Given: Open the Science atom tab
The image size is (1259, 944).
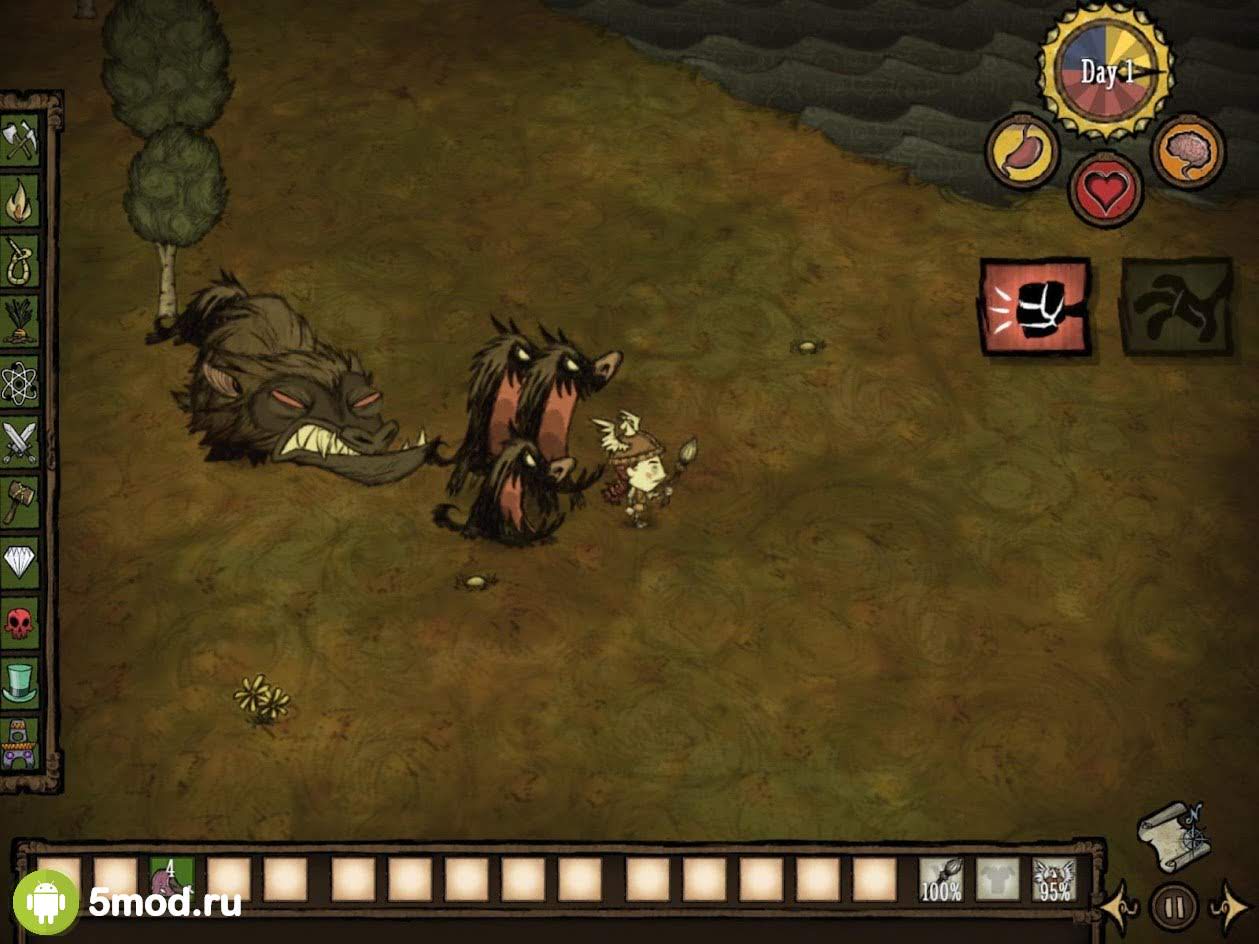Looking at the screenshot, I should point(20,381).
